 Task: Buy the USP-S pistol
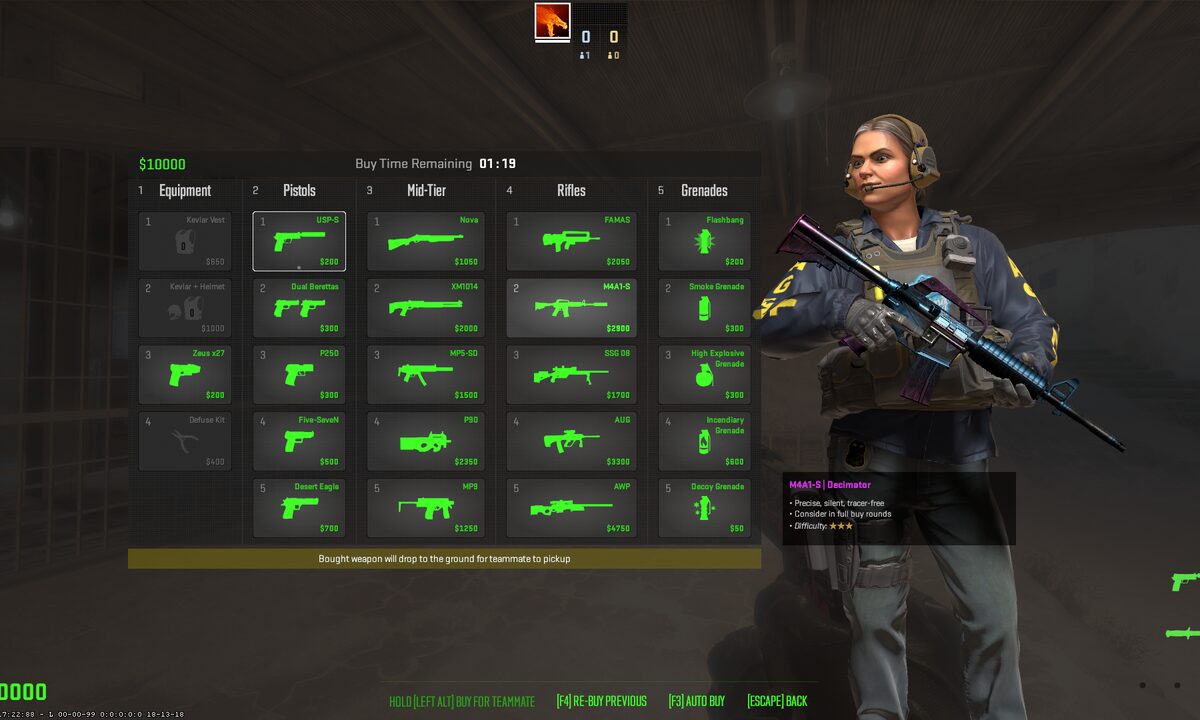pos(299,241)
